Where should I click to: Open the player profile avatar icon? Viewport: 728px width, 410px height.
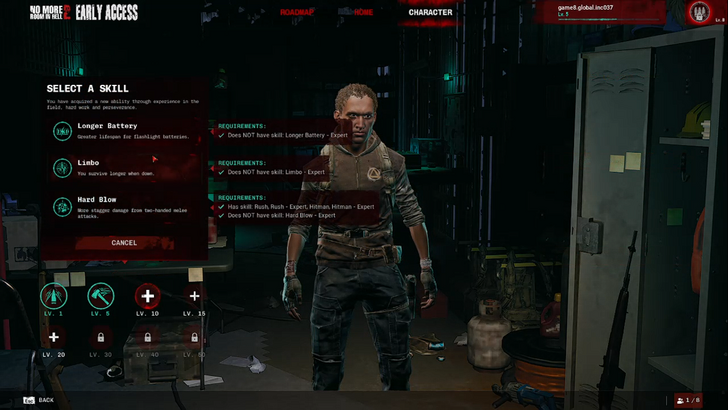699,13
